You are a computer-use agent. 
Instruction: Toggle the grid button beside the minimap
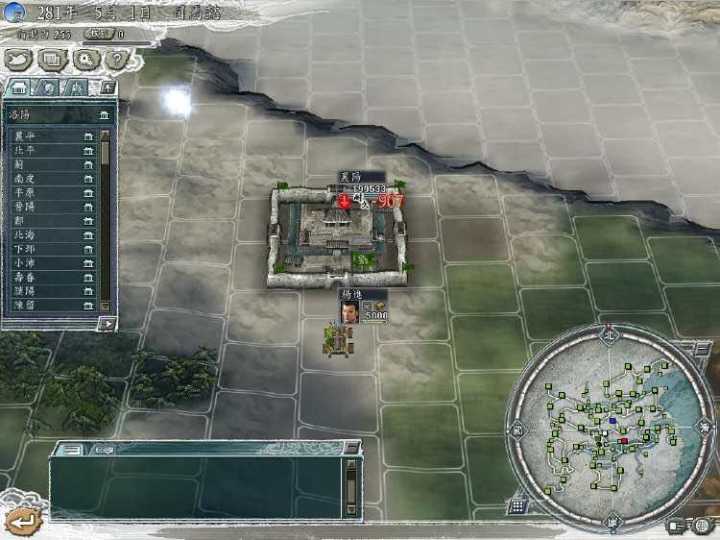(518, 503)
